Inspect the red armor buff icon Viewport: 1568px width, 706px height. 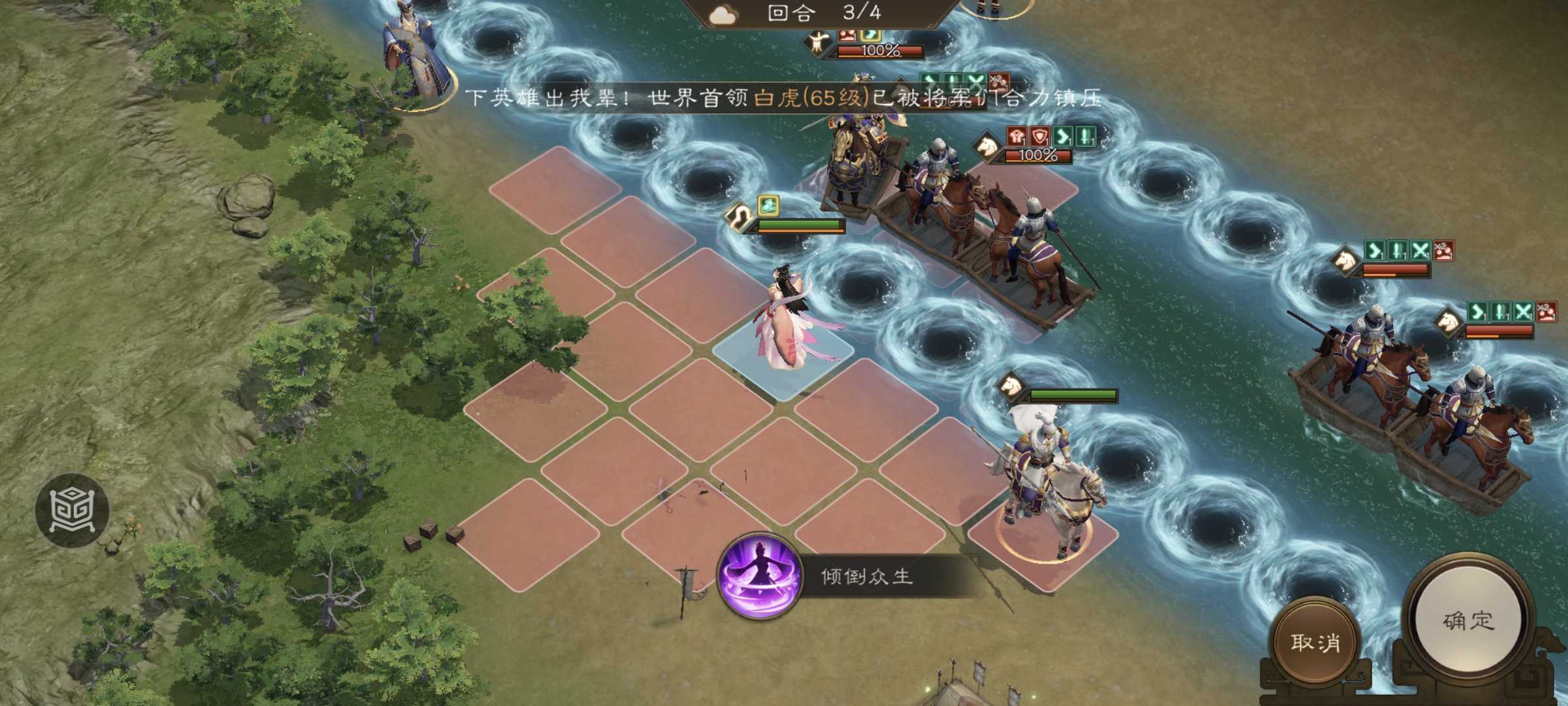point(1018,137)
